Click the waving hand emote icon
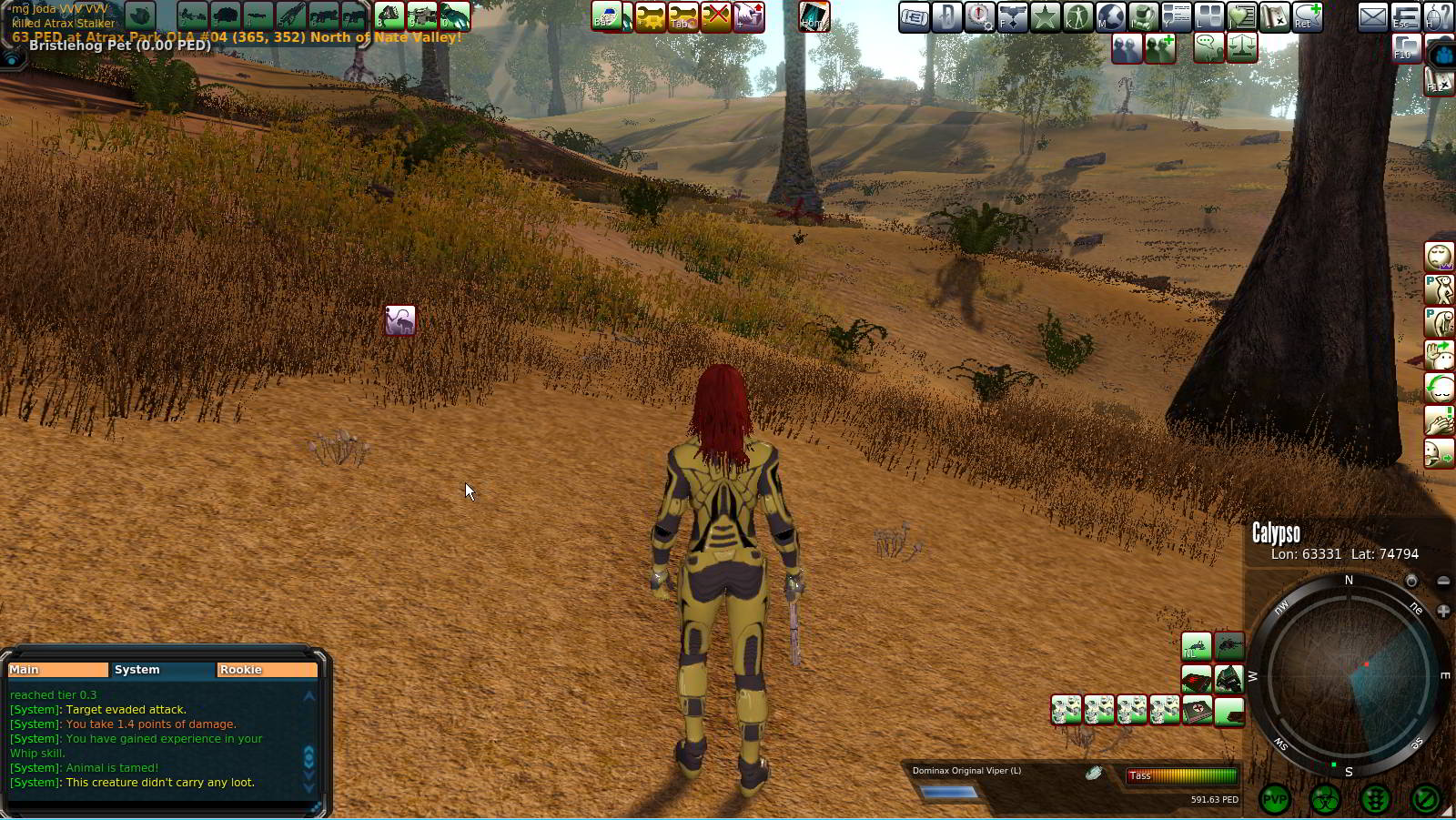The image size is (1456, 820). (1439, 356)
